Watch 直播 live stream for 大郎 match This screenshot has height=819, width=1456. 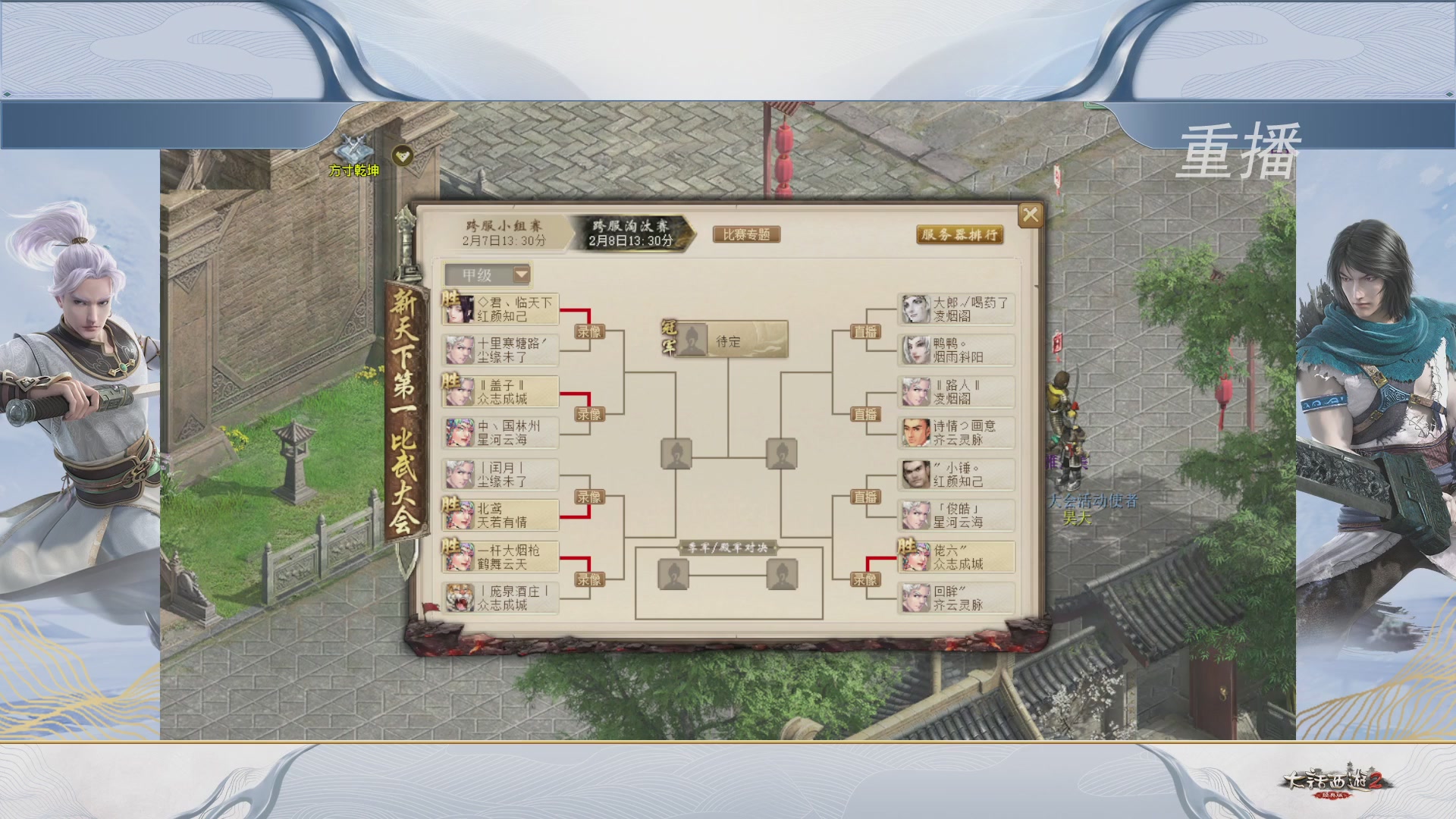click(x=865, y=329)
